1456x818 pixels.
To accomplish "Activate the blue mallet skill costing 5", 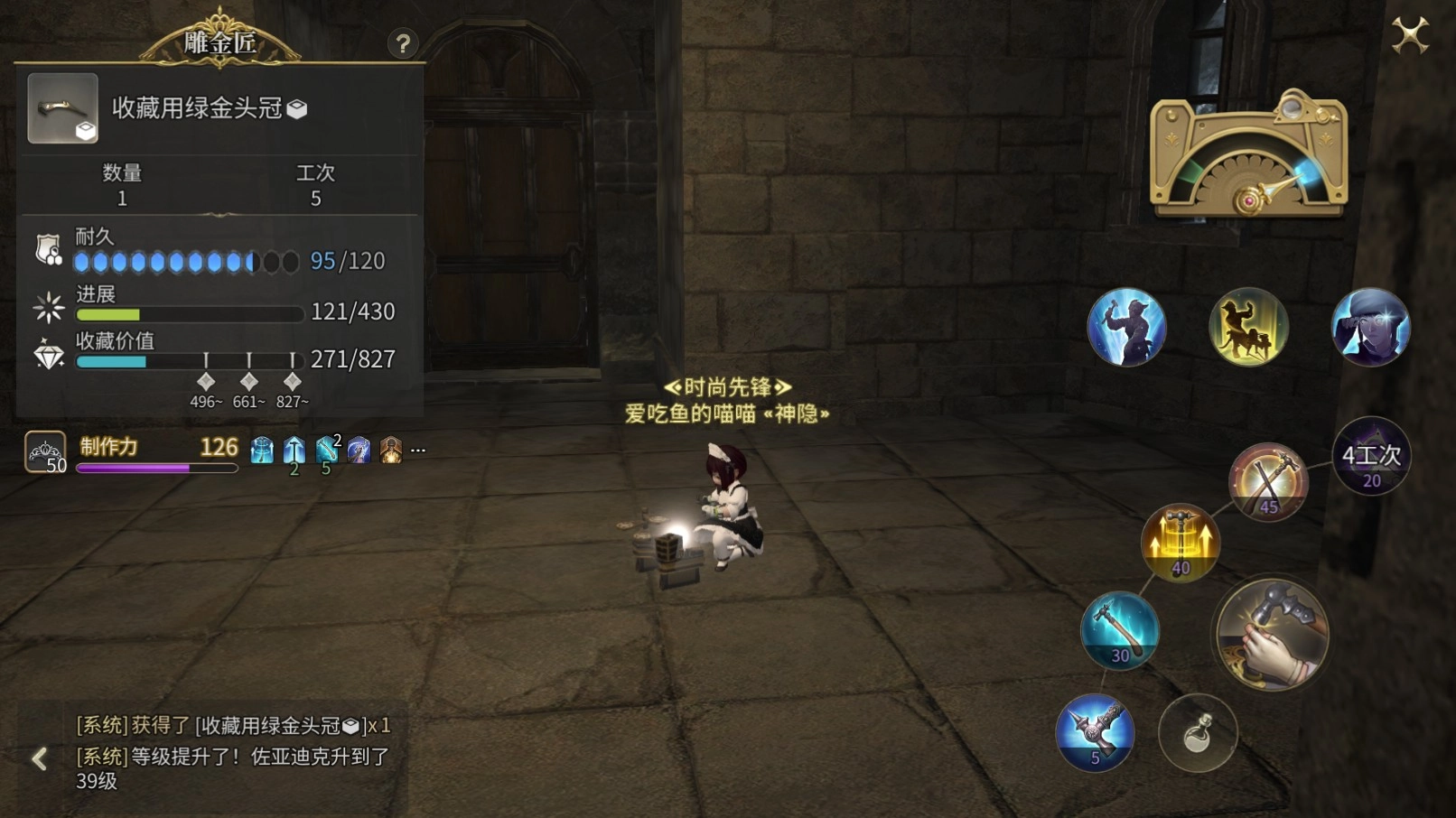I will click(1095, 732).
